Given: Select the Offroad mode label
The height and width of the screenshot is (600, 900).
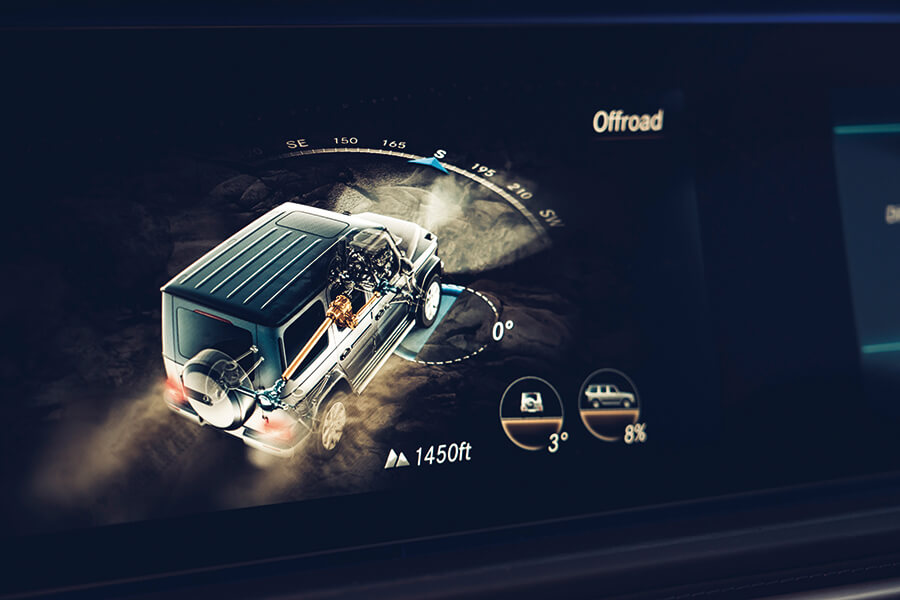Looking at the screenshot, I should pos(627,121).
